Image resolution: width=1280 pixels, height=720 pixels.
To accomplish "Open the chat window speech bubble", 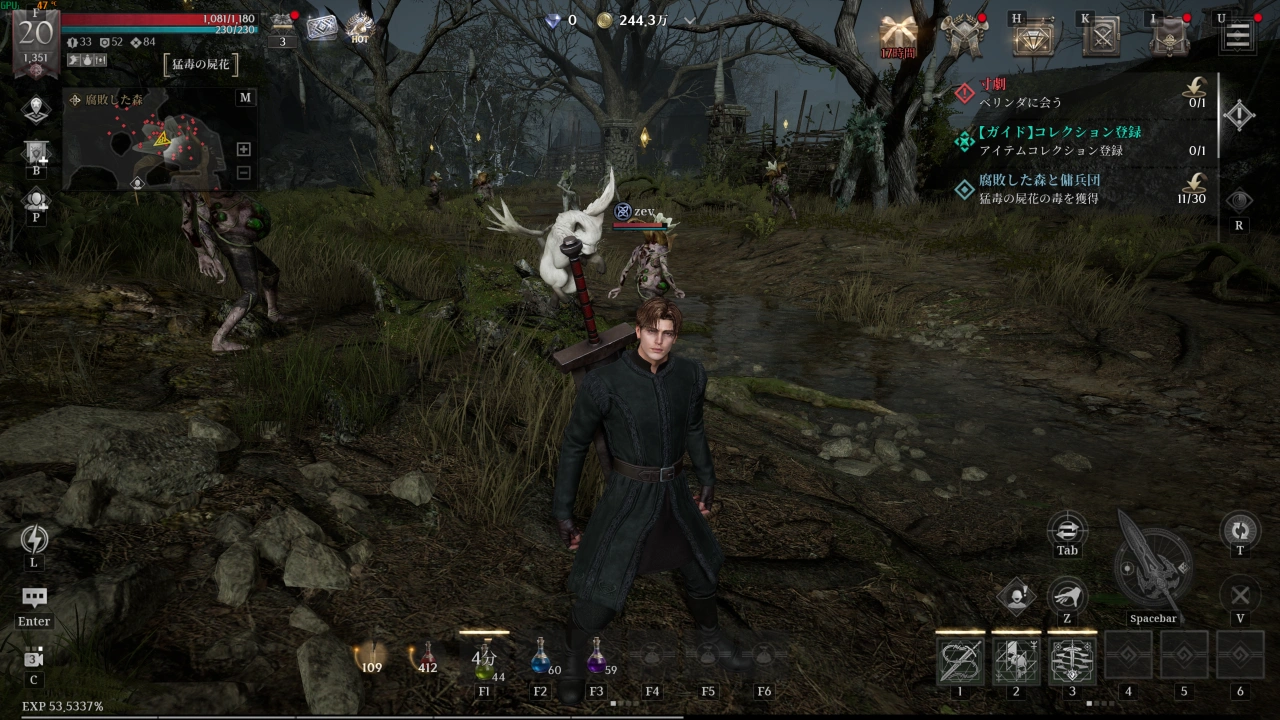I will pos(34,598).
